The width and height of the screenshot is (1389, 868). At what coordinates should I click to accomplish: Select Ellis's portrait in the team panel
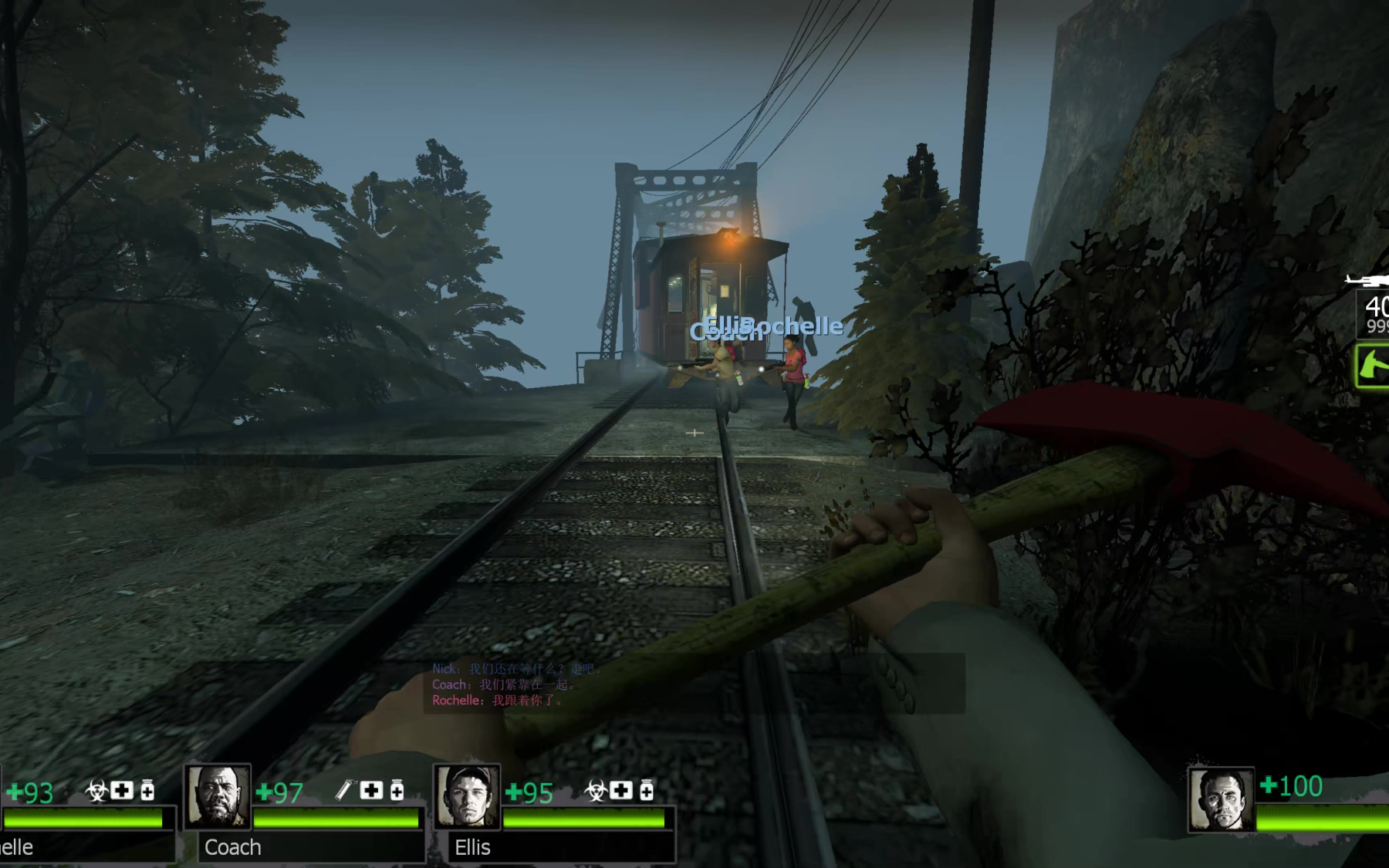(467, 796)
